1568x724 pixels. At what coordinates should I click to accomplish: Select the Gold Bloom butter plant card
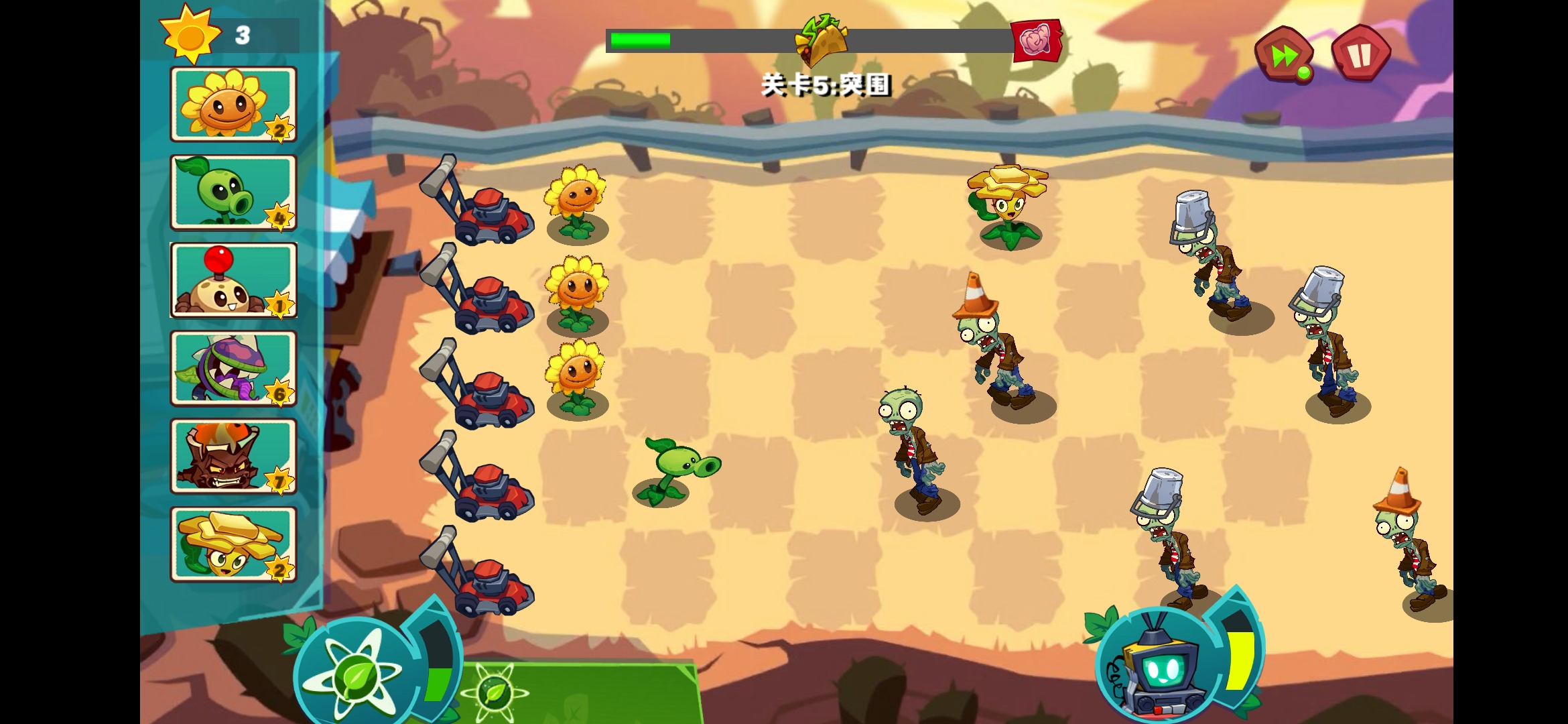[x=233, y=543]
